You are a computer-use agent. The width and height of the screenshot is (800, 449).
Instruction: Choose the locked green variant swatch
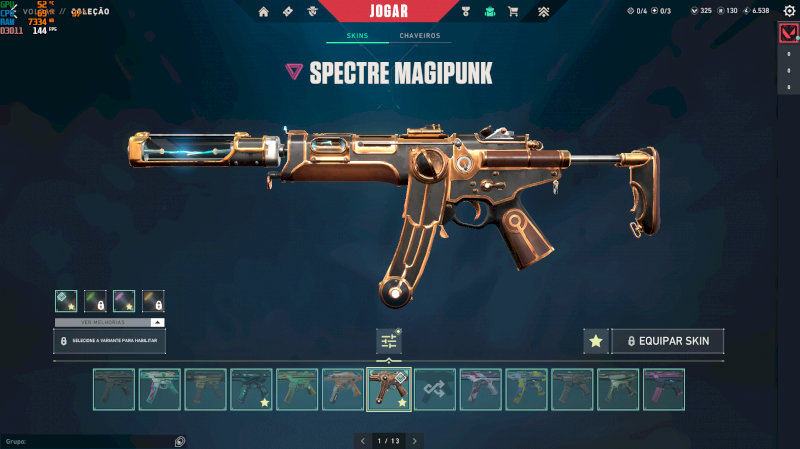(x=95, y=300)
